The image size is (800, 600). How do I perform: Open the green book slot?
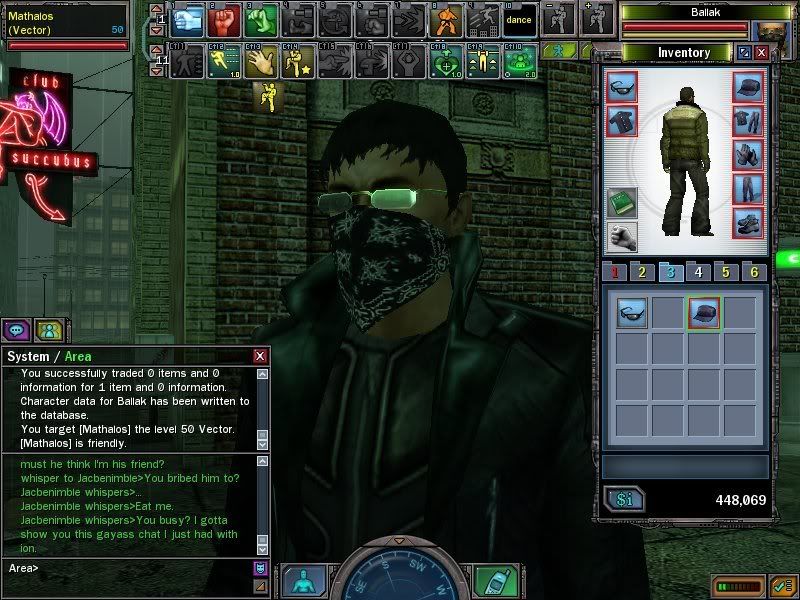[x=621, y=203]
